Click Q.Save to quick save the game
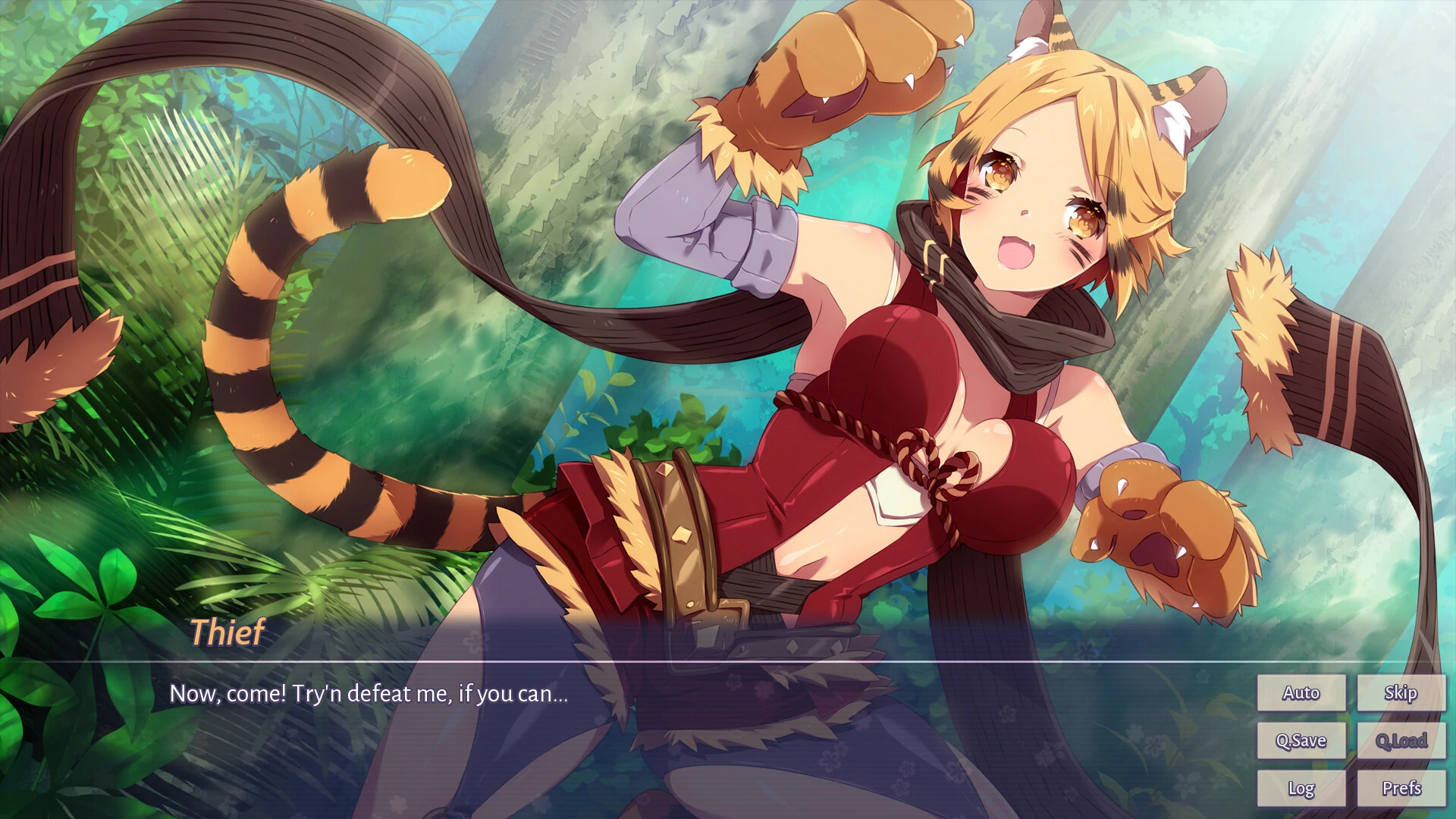Viewport: 1456px width, 819px height. (1301, 740)
